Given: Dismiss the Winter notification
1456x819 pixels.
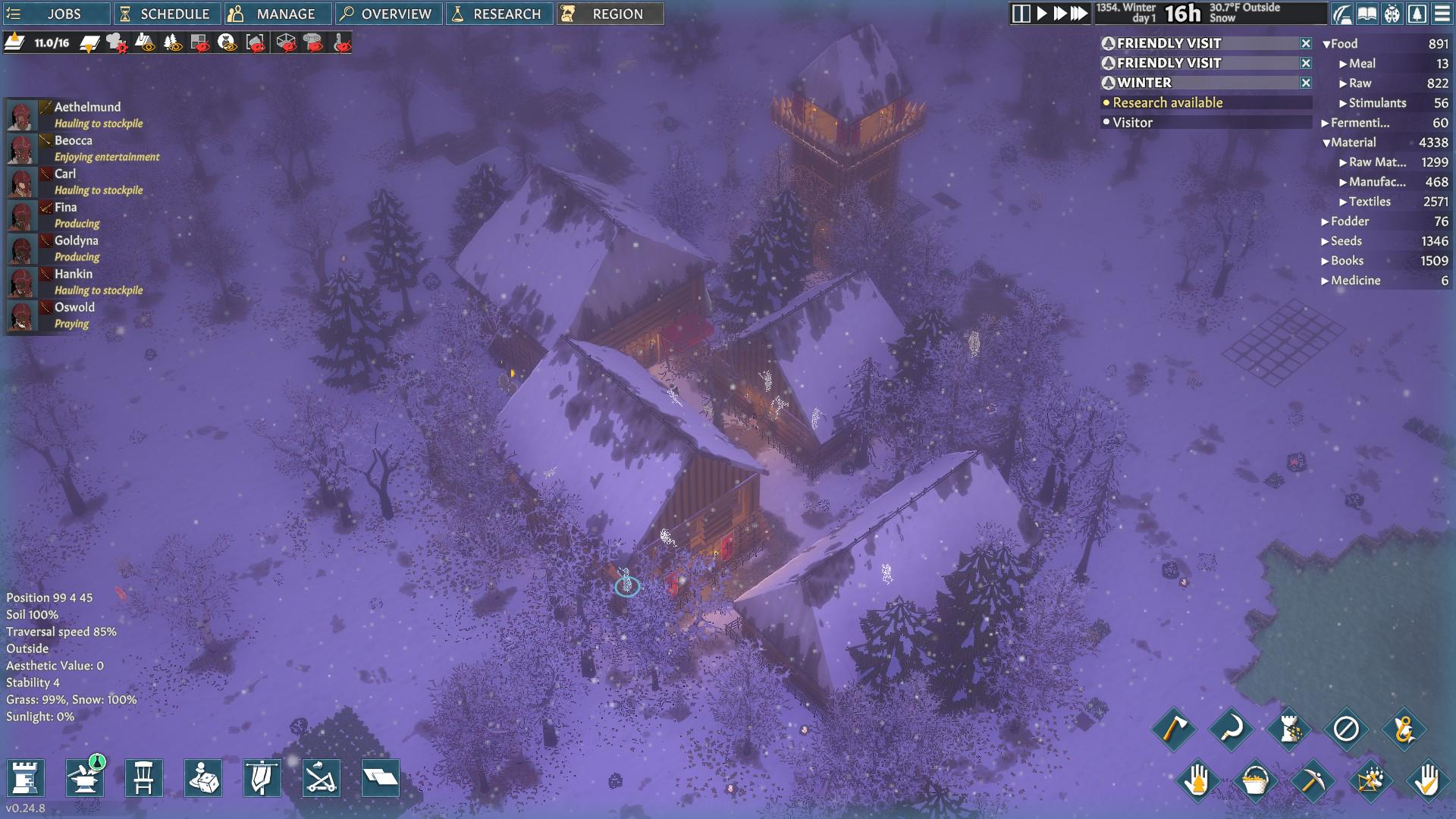Looking at the screenshot, I should (x=1306, y=83).
